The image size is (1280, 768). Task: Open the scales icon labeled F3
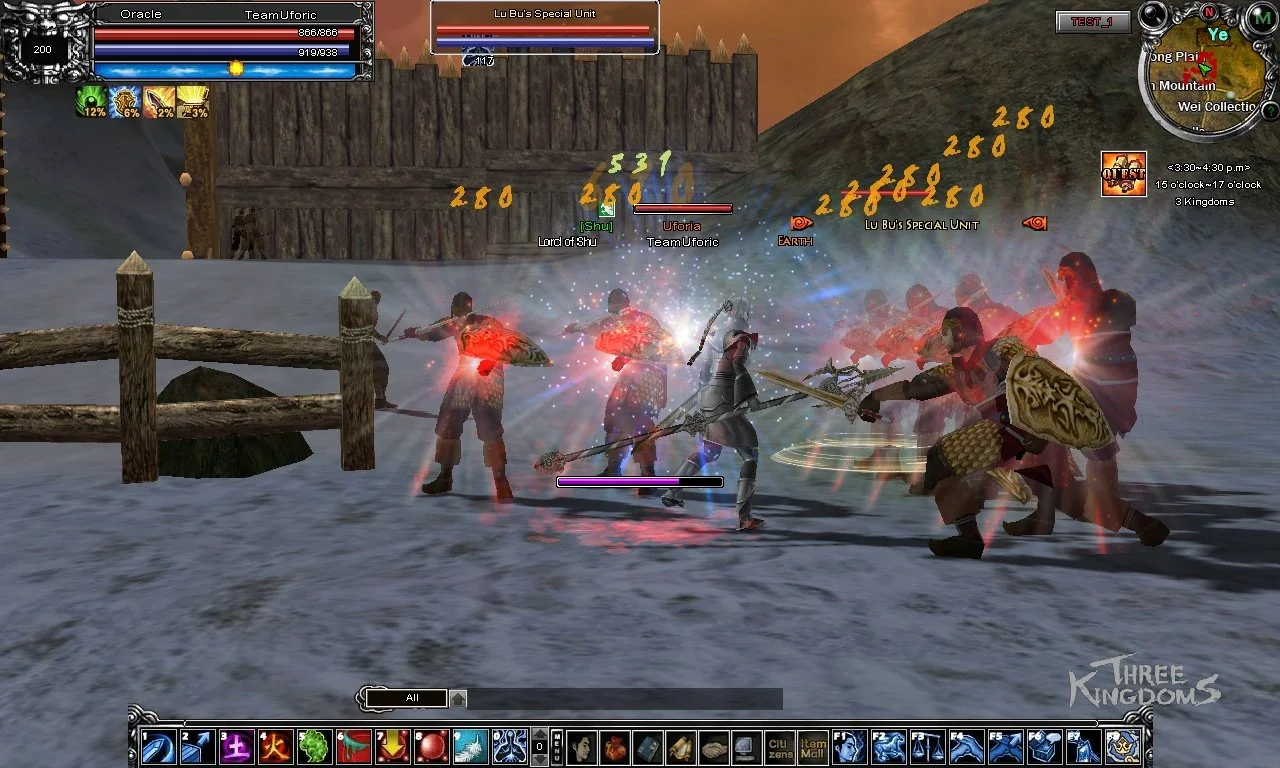(927, 747)
